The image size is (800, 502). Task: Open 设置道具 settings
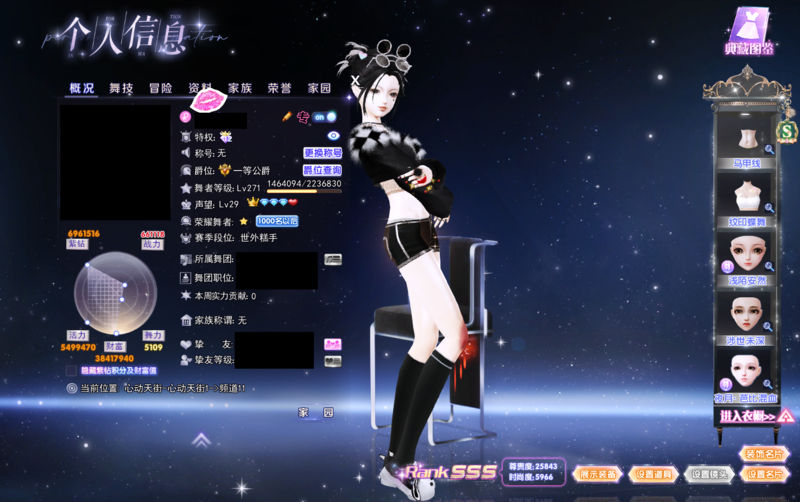tap(655, 474)
